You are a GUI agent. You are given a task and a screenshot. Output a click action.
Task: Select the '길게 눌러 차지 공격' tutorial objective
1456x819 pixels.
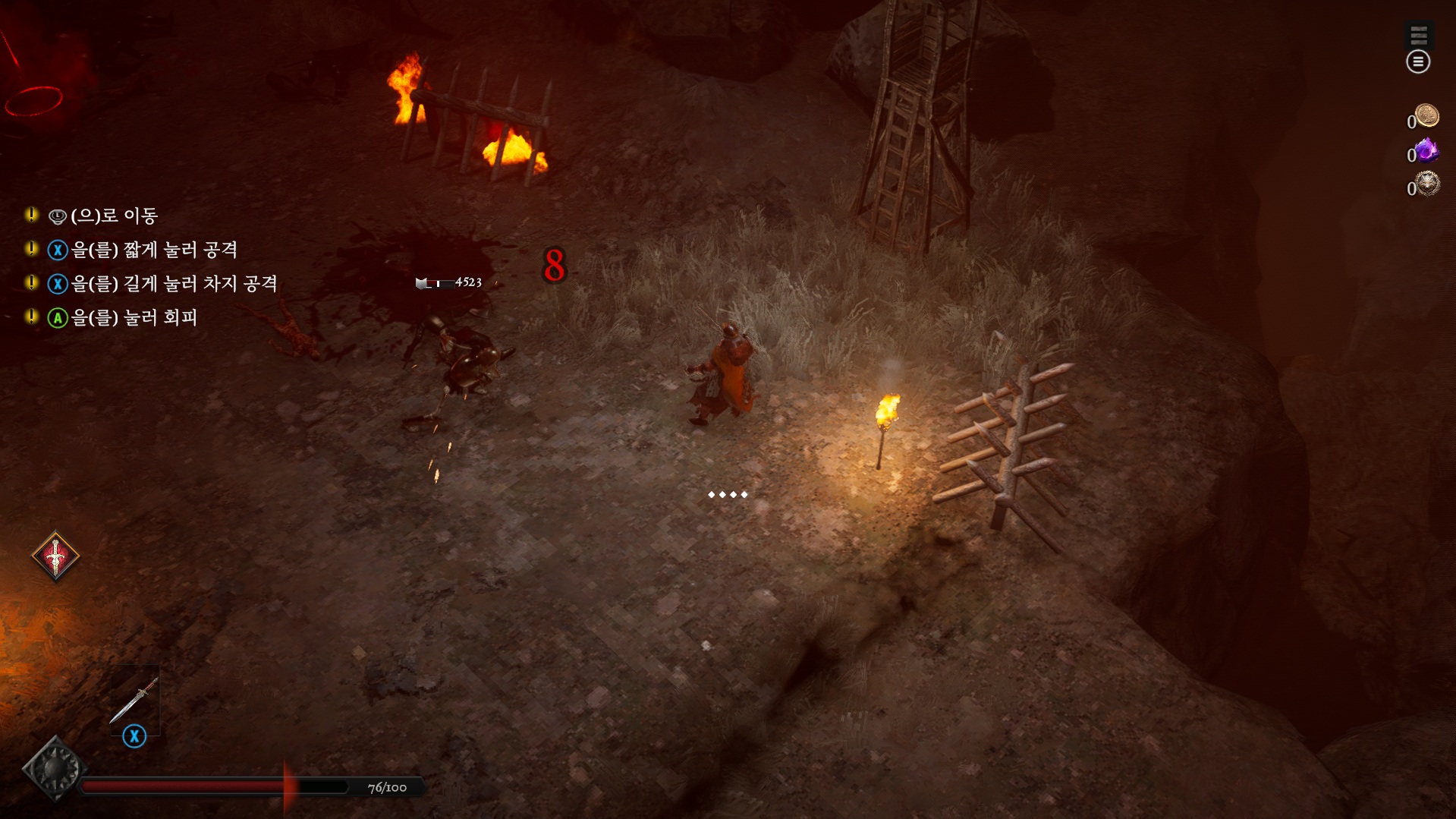click(174, 284)
